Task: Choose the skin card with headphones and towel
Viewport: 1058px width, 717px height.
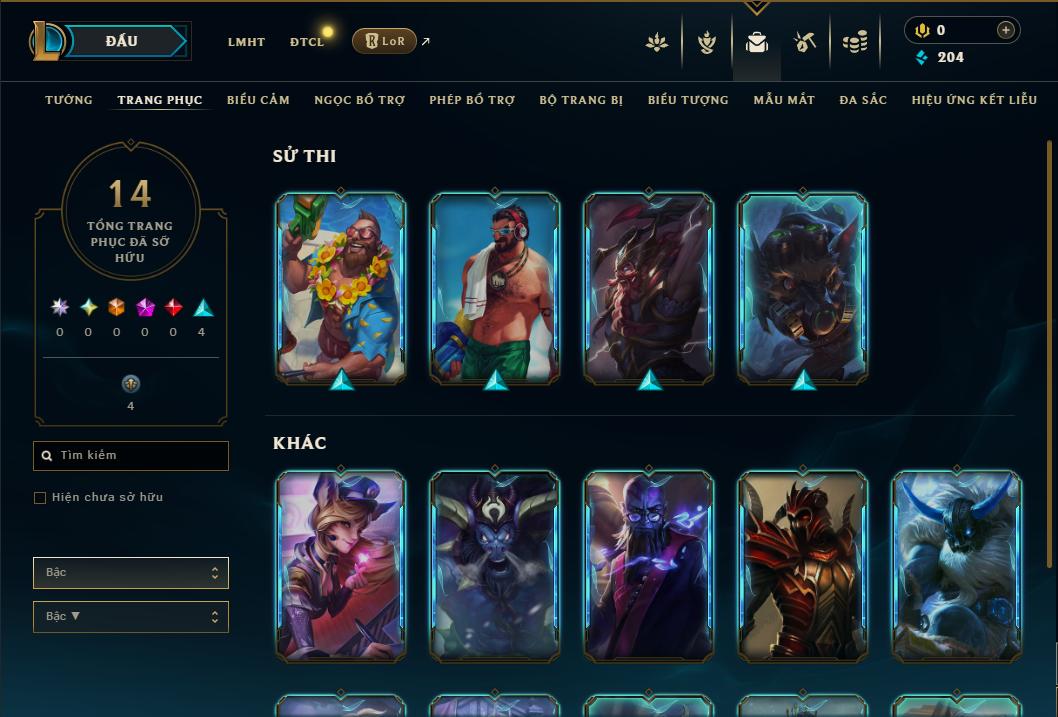Action: [495, 287]
